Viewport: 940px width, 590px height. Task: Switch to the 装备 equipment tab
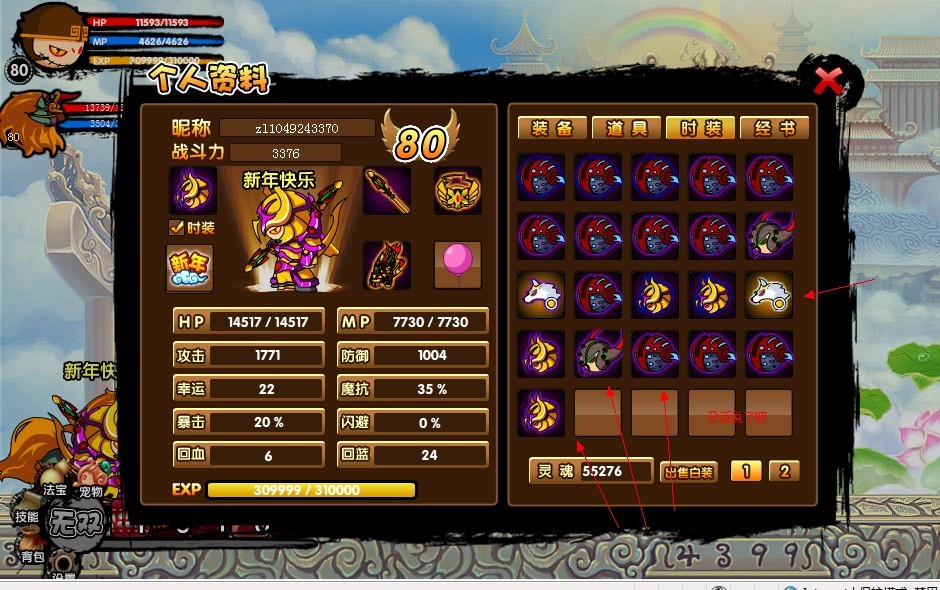552,129
